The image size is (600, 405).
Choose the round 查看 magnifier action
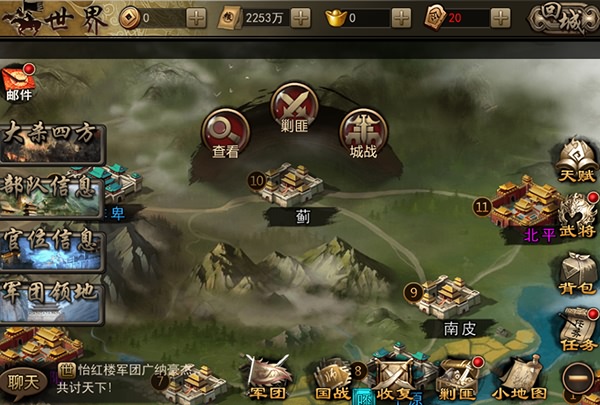225,131
